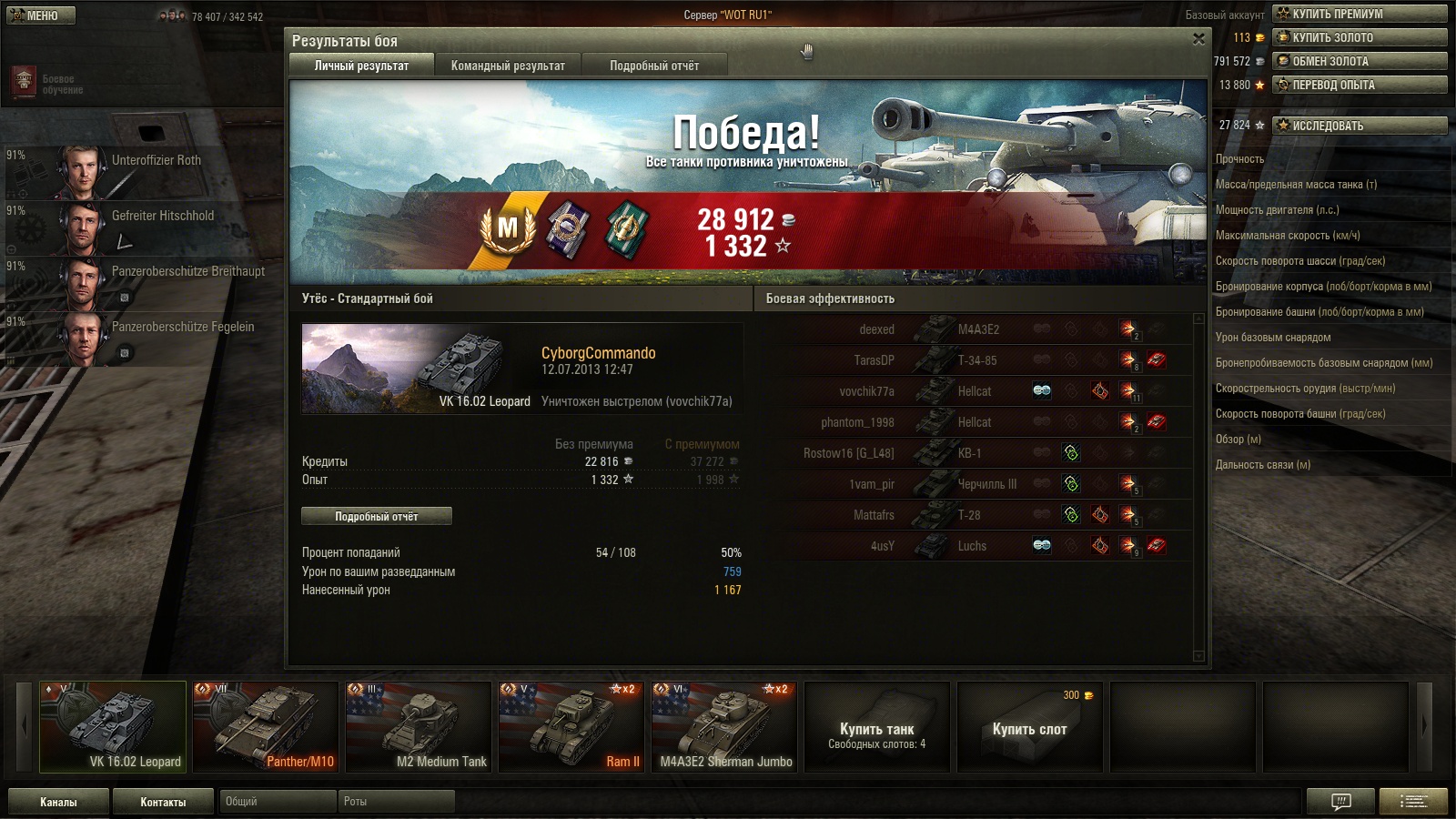The height and width of the screenshot is (819, 1456).
Task: Open Перевод опыта
Action: pyautogui.click(x=1360, y=85)
